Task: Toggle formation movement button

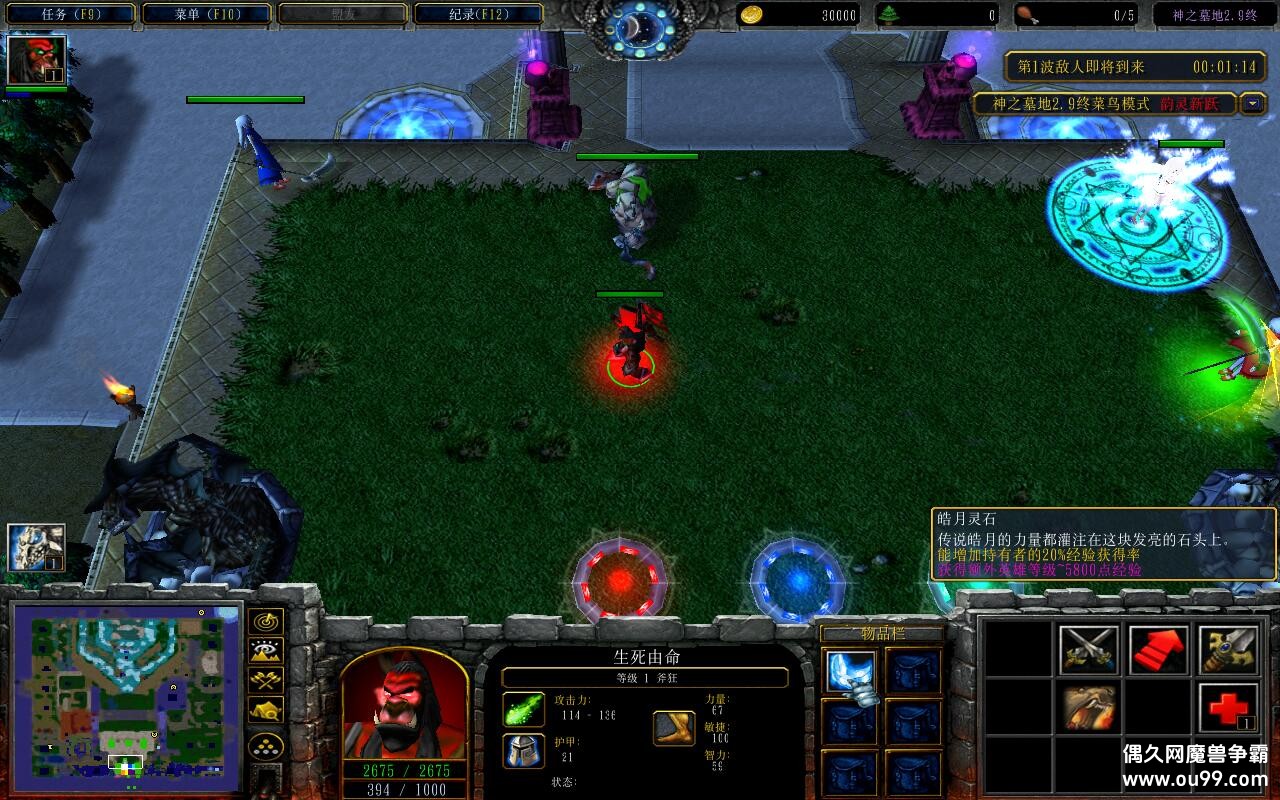Action: (266, 746)
